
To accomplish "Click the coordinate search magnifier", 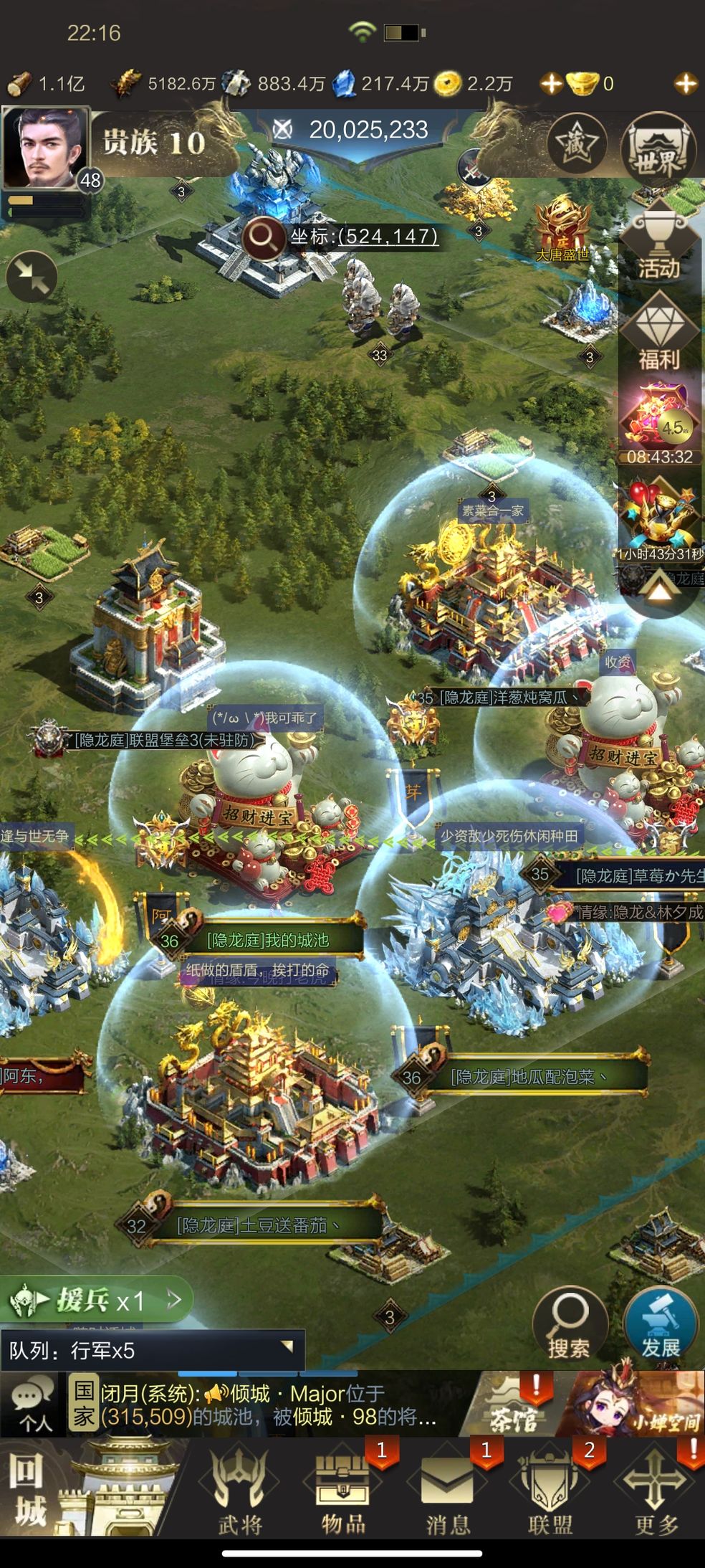I will [x=263, y=237].
